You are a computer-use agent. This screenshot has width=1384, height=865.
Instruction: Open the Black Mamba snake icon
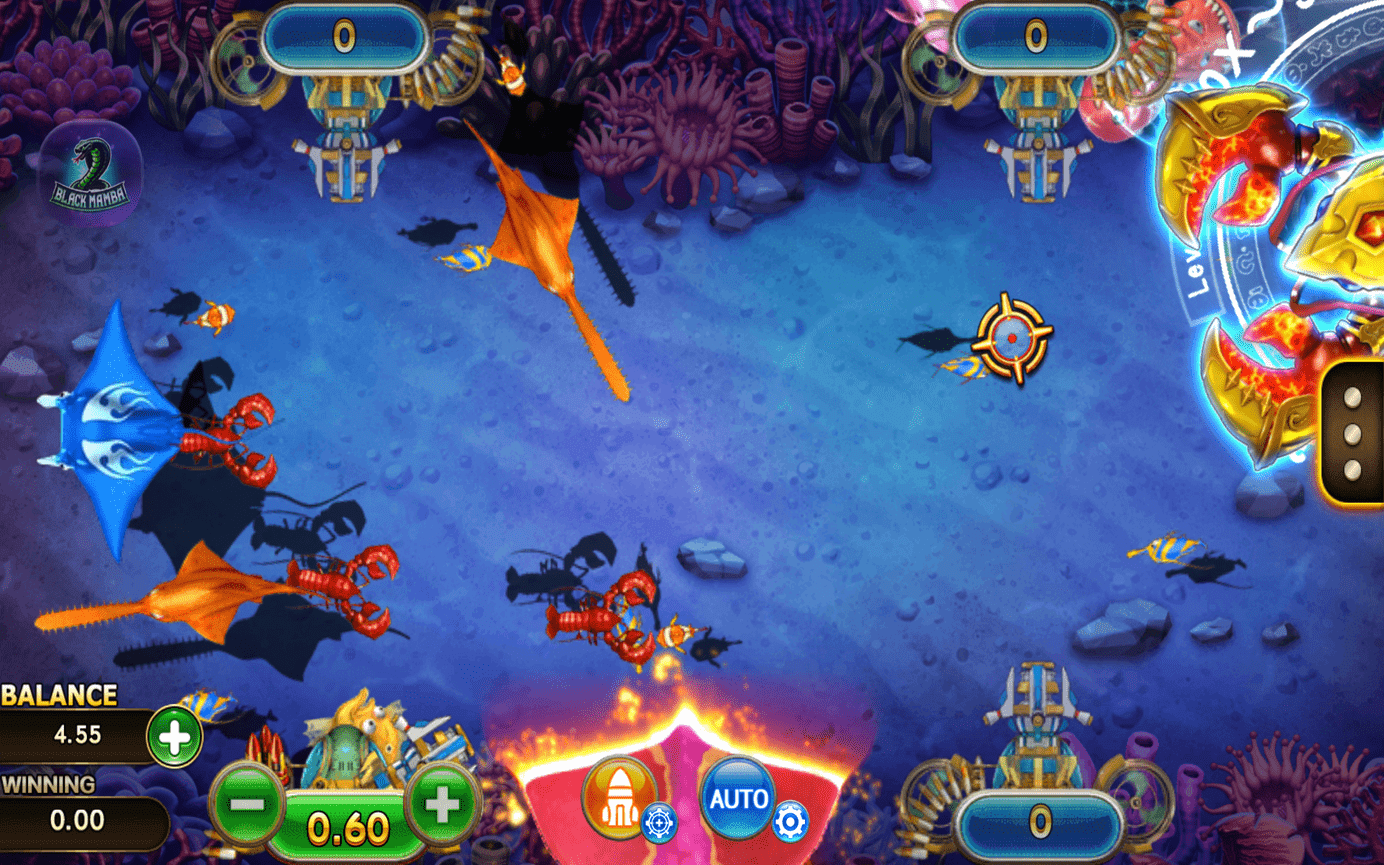point(90,172)
